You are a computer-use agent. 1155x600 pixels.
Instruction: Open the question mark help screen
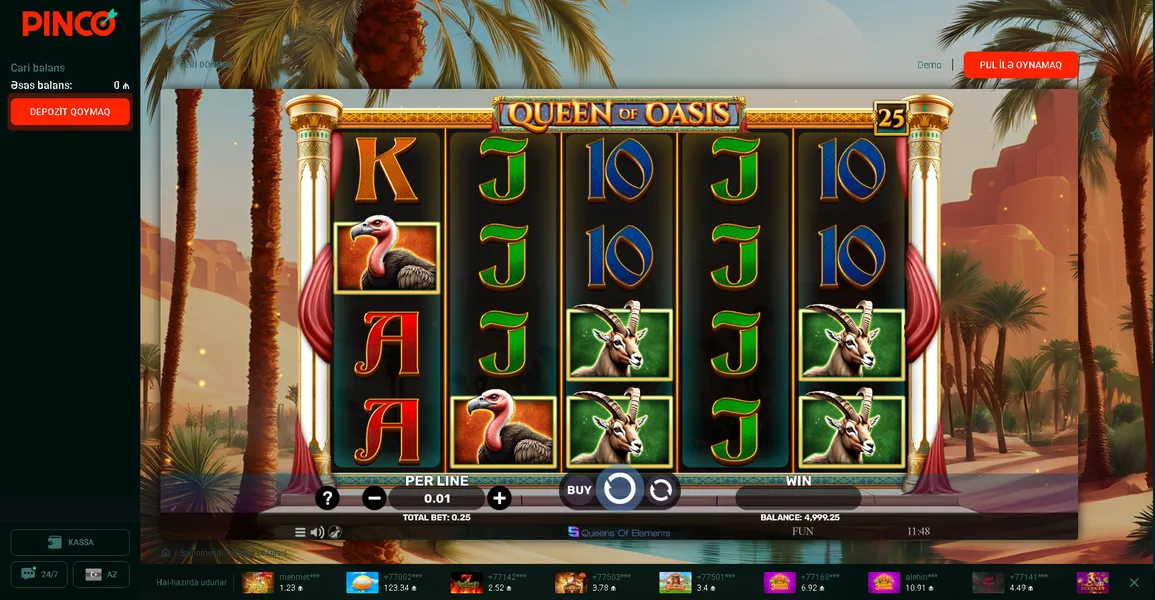(x=327, y=498)
